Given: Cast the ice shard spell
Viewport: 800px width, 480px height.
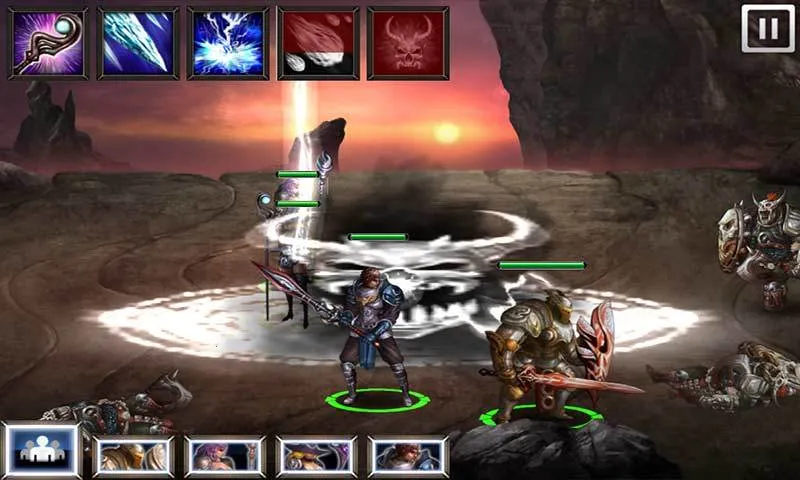Looking at the screenshot, I should (138, 43).
